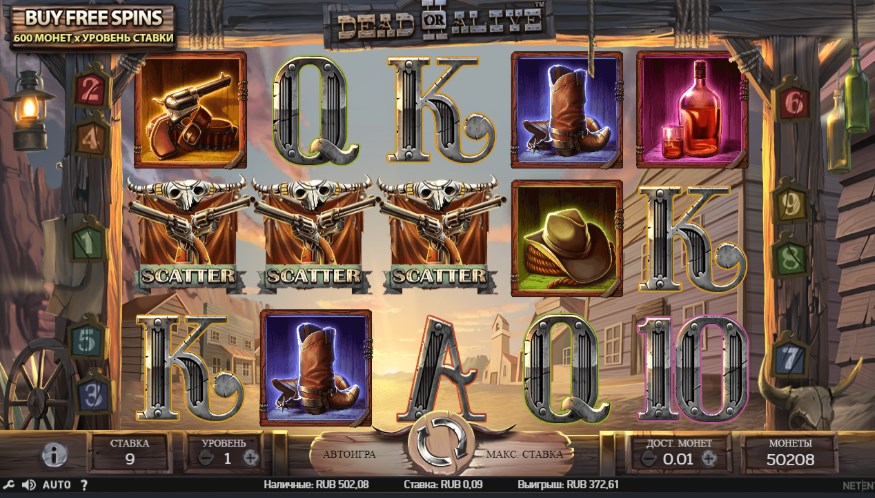The image size is (875, 498).
Task: Start autoplay with the АВТОИГРА button
Action: point(350,453)
